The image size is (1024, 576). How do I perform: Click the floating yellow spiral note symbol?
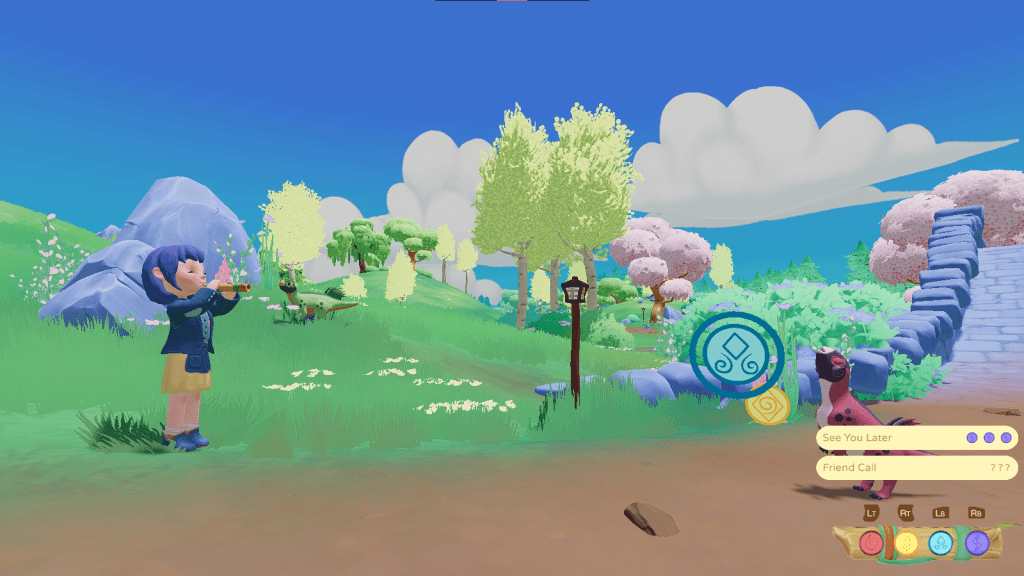pyautogui.click(x=768, y=407)
